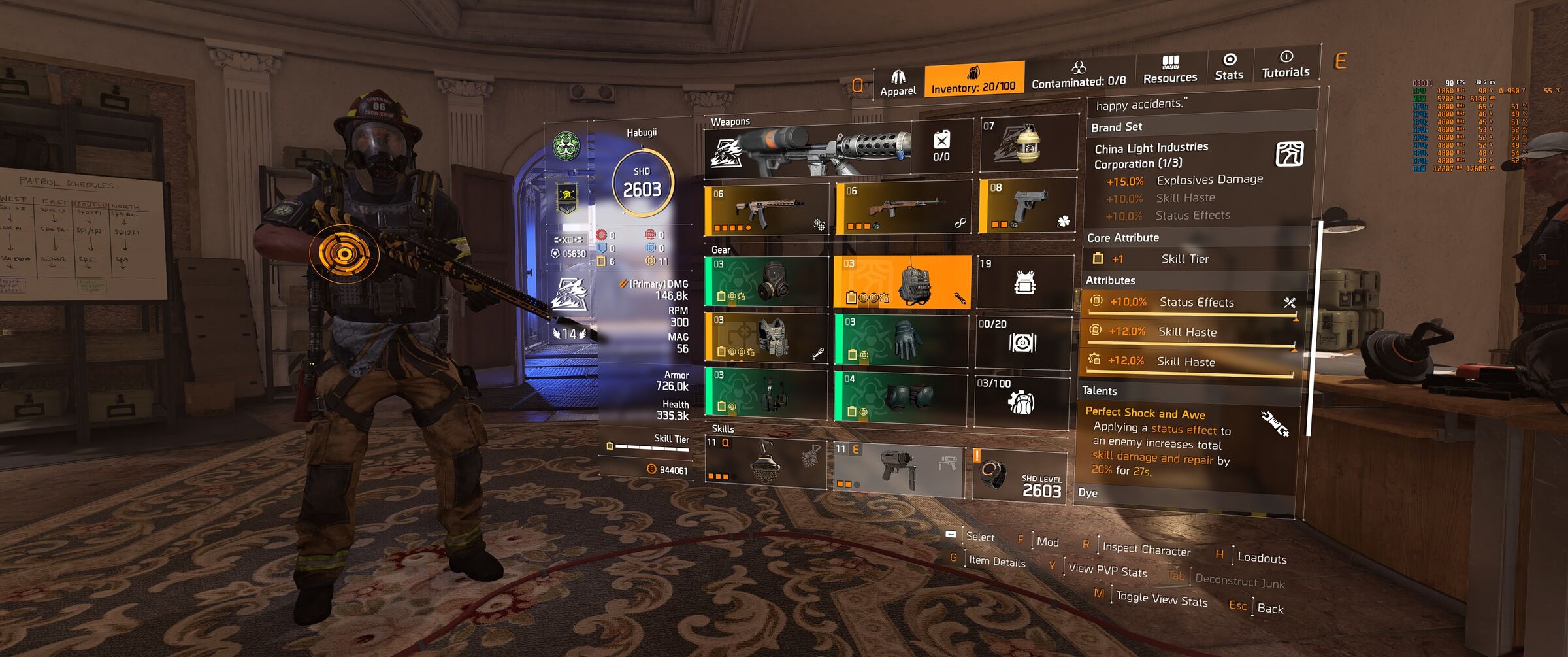Select the grenade slot
Image resolution: width=1568 pixels, height=657 pixels.
1028,144
